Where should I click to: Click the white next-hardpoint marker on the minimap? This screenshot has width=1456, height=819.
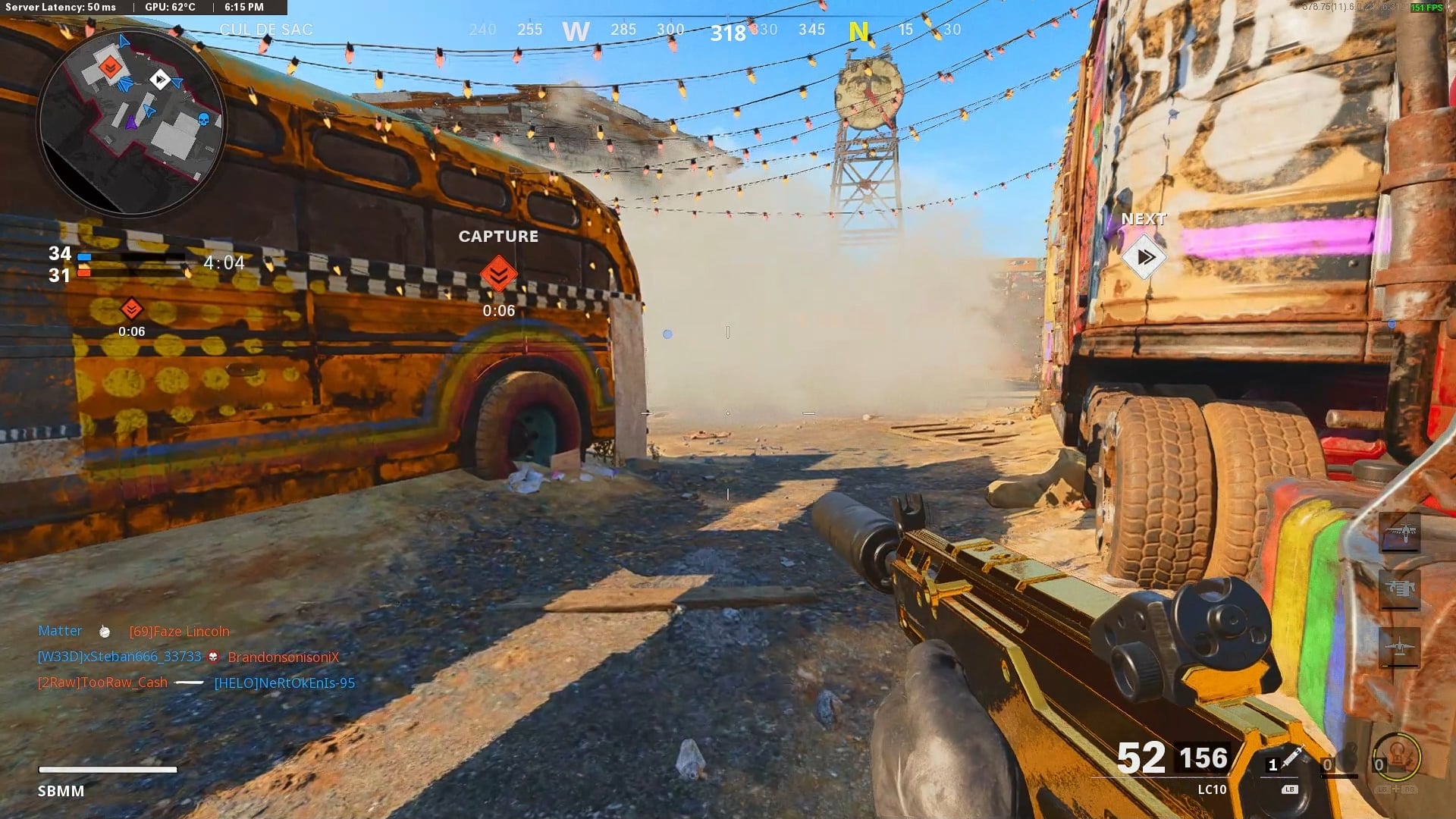(159, 79)
